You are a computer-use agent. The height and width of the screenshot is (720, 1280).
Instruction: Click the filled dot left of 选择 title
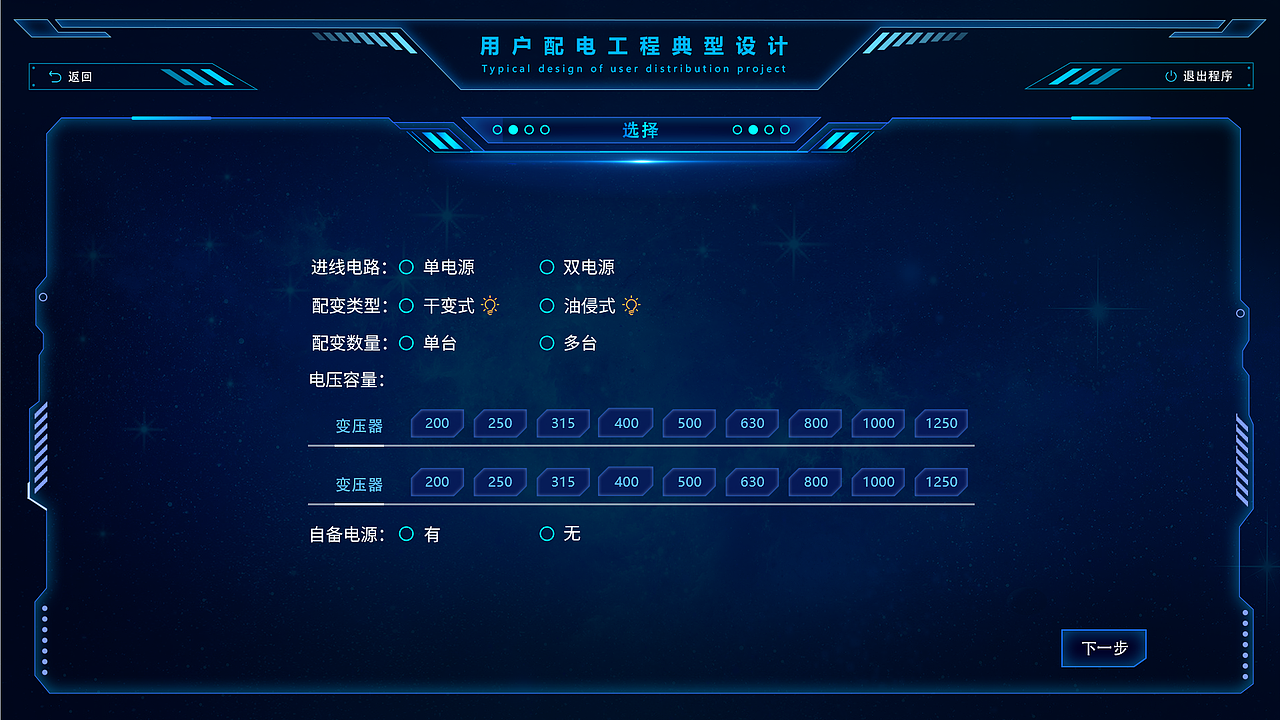pyautogui.click(x=513, y=129)
